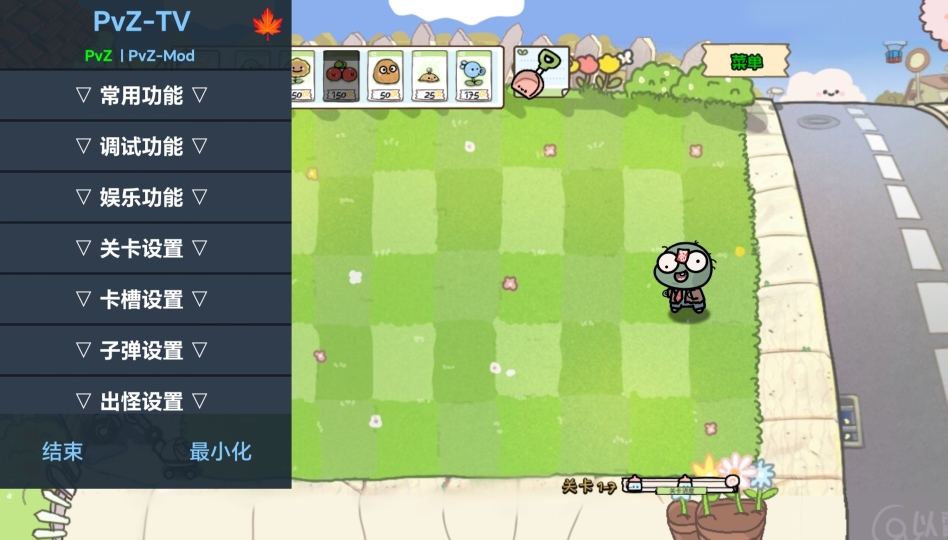Click the maple leaf icon
This screenshot has height=540, width=948.
[x=267, y=24]
